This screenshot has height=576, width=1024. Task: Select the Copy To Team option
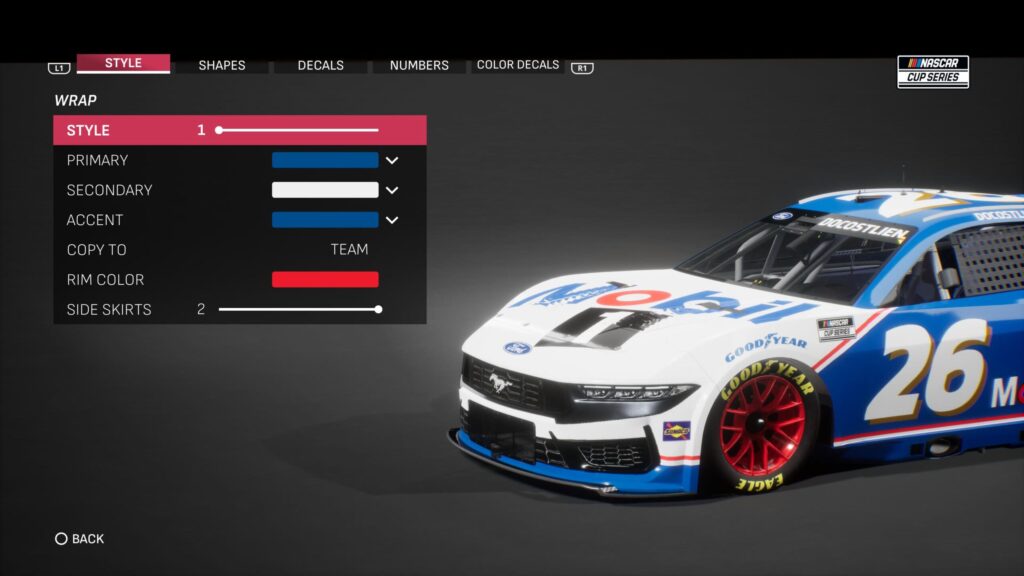pos(349,250)
